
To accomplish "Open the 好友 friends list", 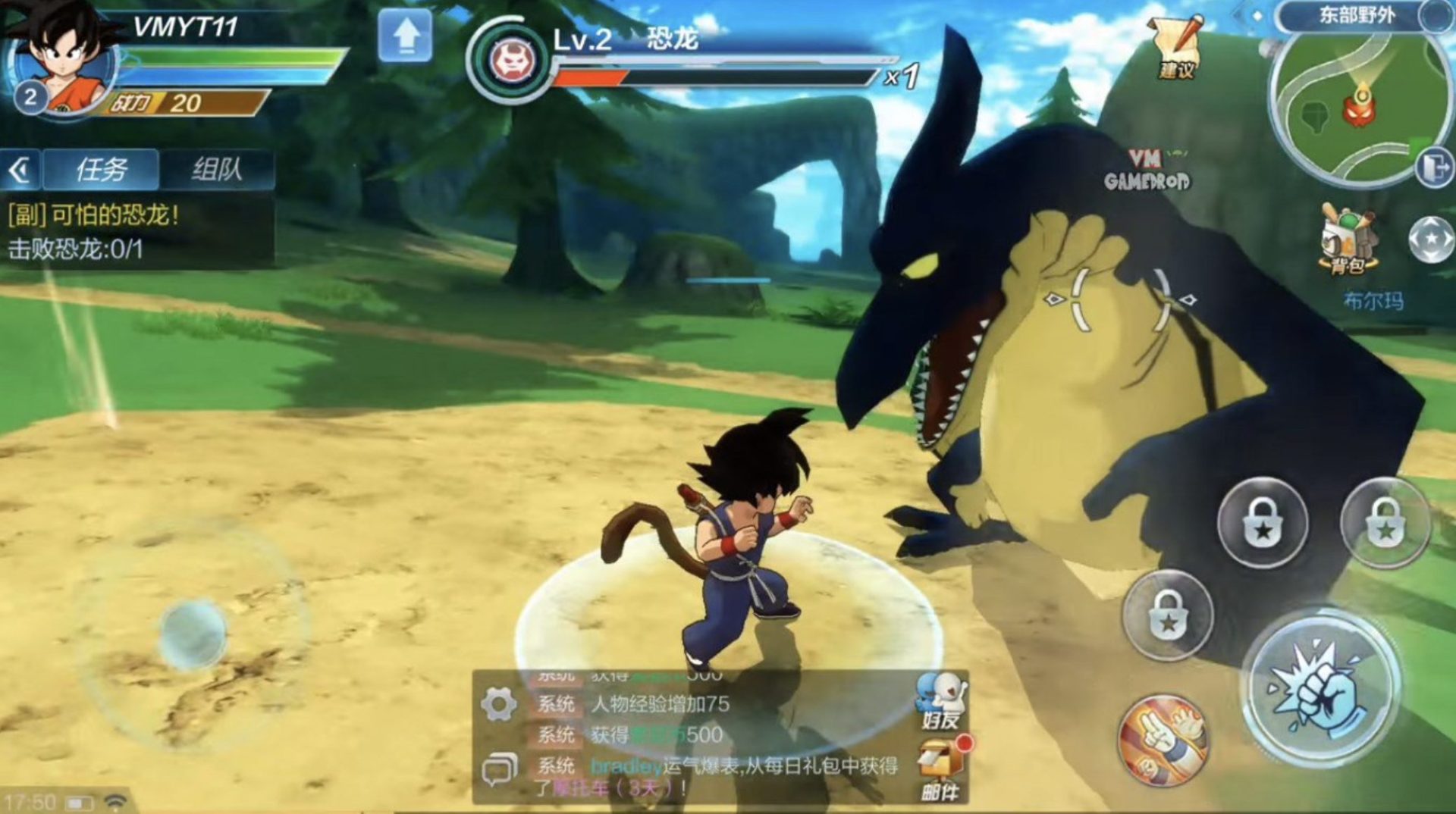I will (x=940, y=700).
